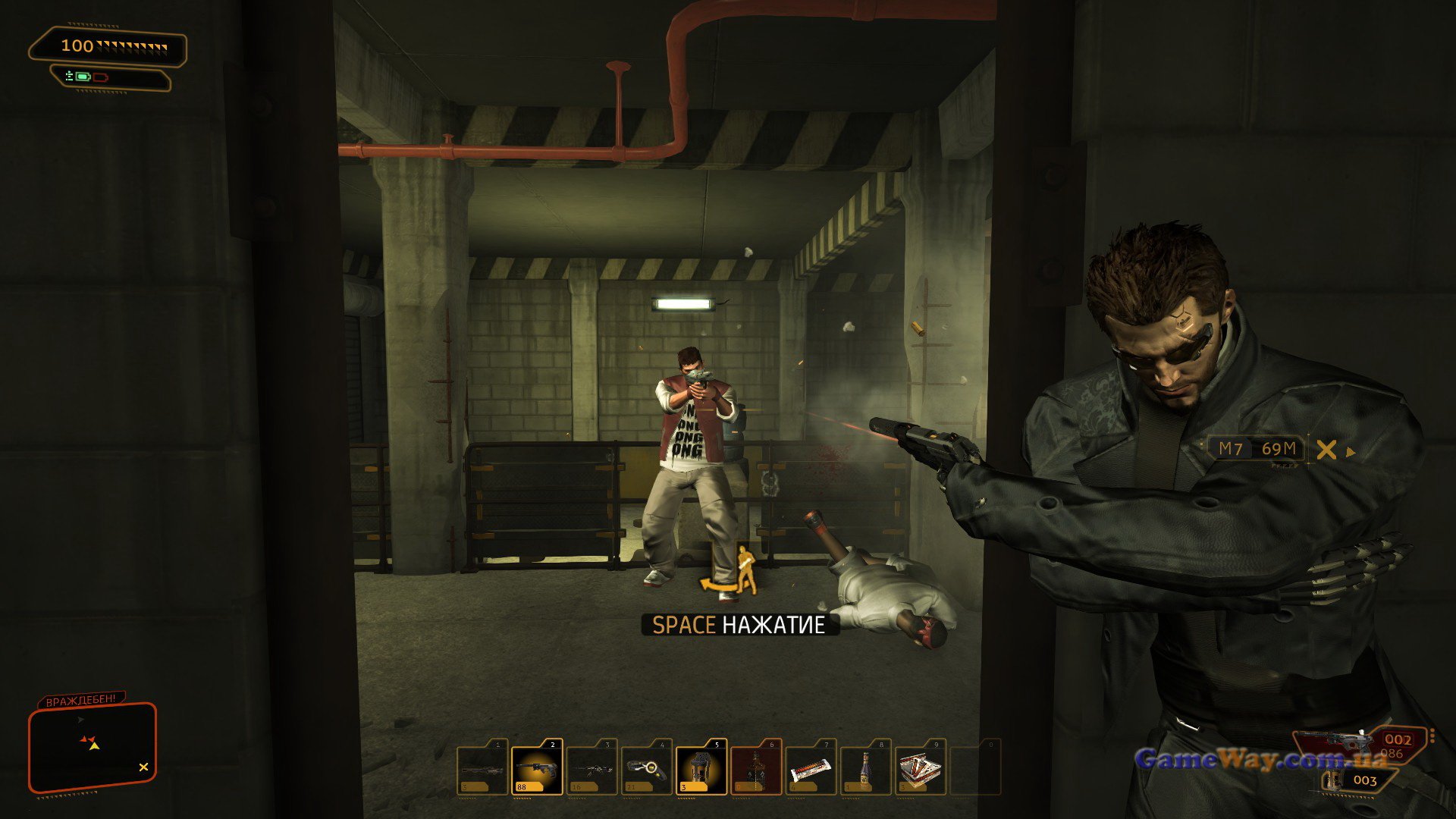Select the stun gun in slot 4
This screenshot has height=819, width=1456.
(647, 768)
